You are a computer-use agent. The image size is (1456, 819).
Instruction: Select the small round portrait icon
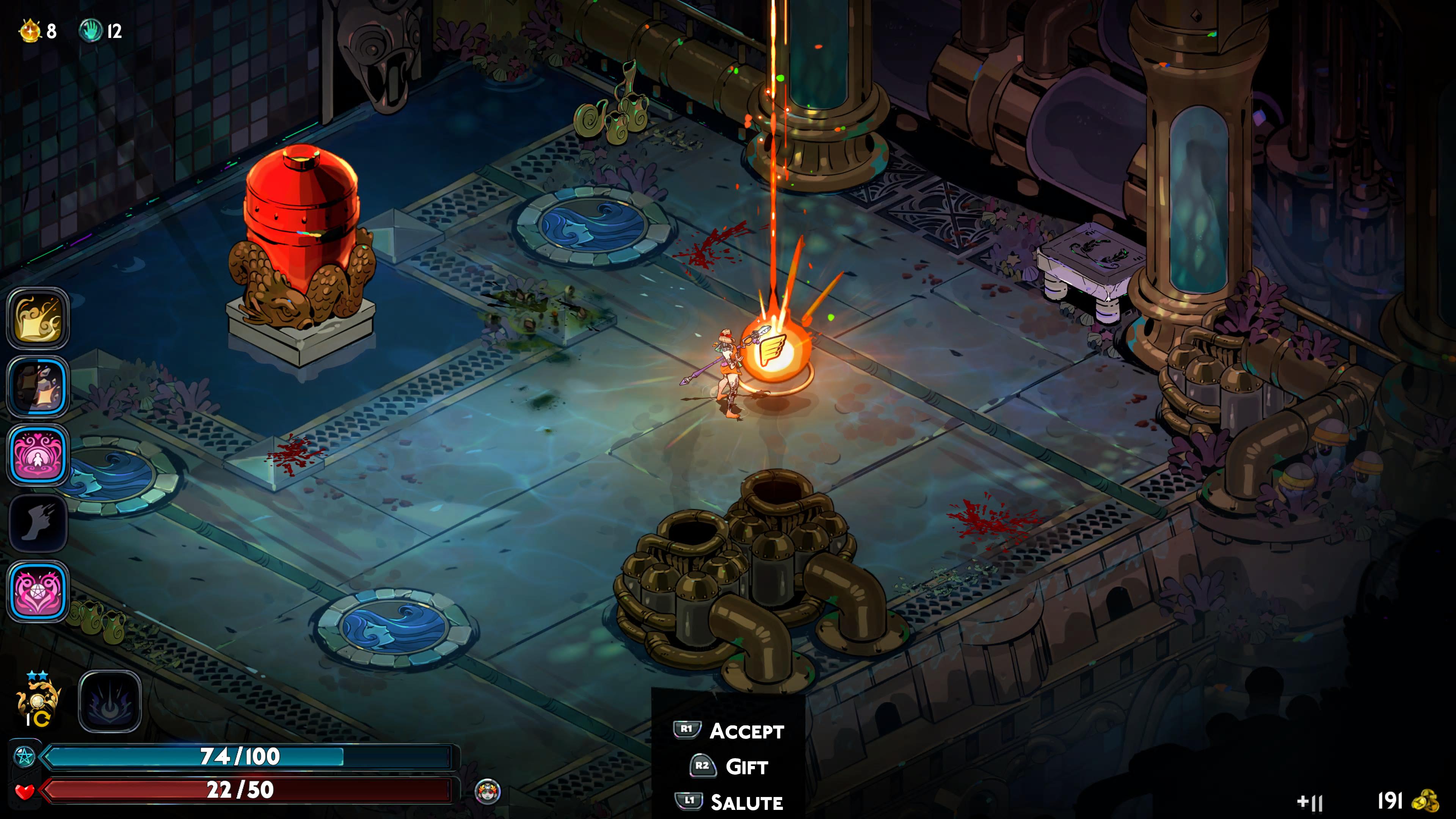pyautogui.click(x=487, y=791)
